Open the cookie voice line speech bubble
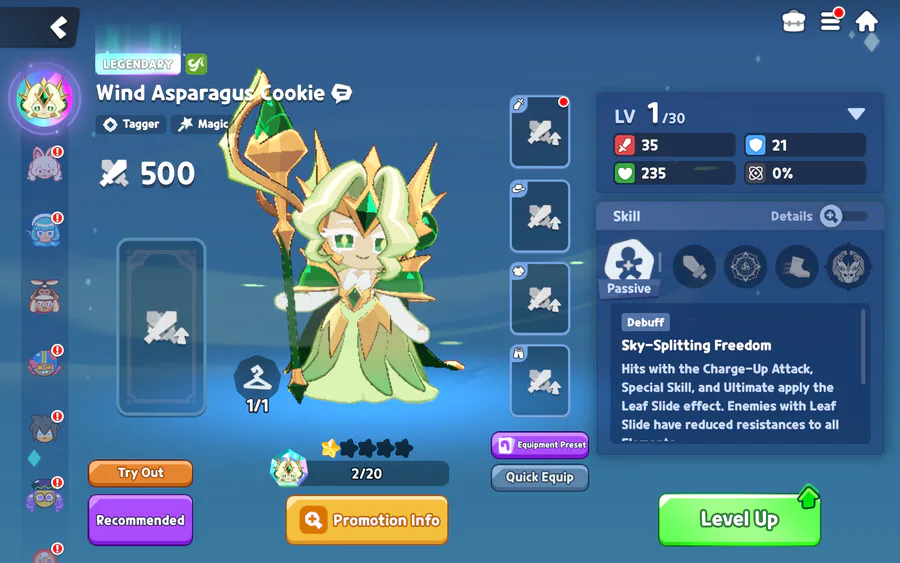900x563 pixels. tap(342, 94)
